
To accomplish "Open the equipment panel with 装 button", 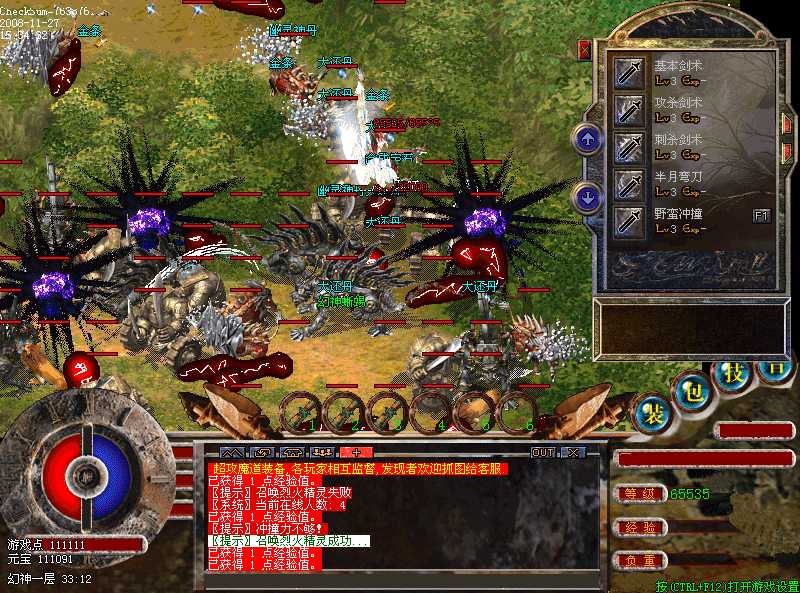I will 653,413.
